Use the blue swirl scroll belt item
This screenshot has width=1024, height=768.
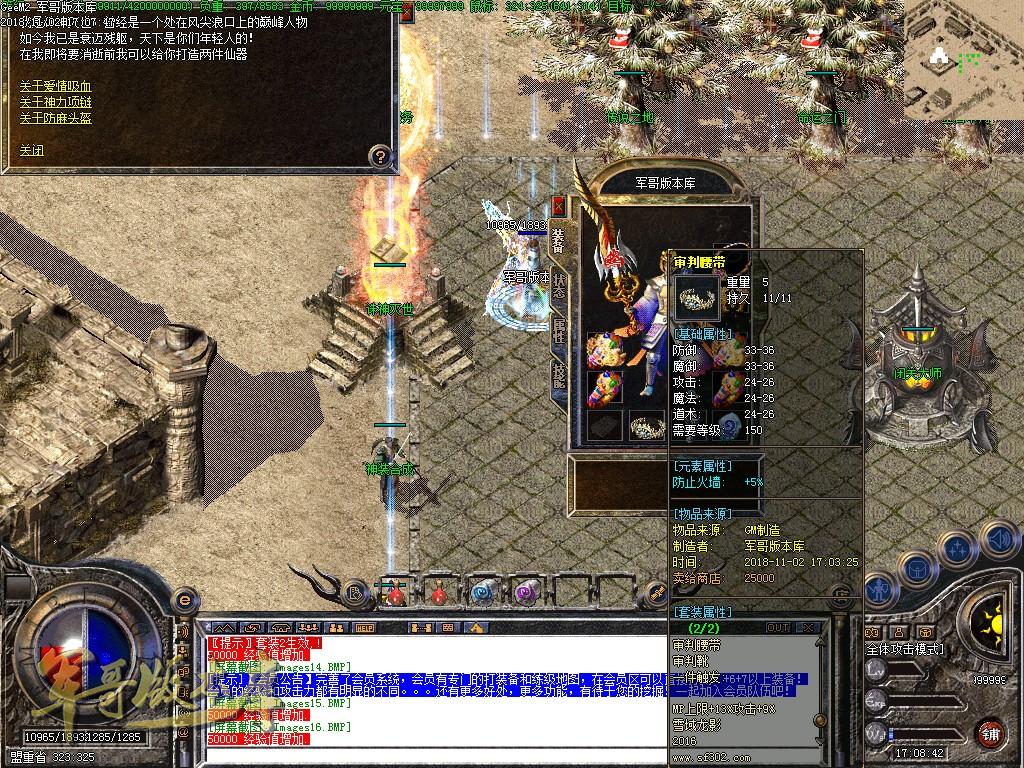[x=483, y=593]
